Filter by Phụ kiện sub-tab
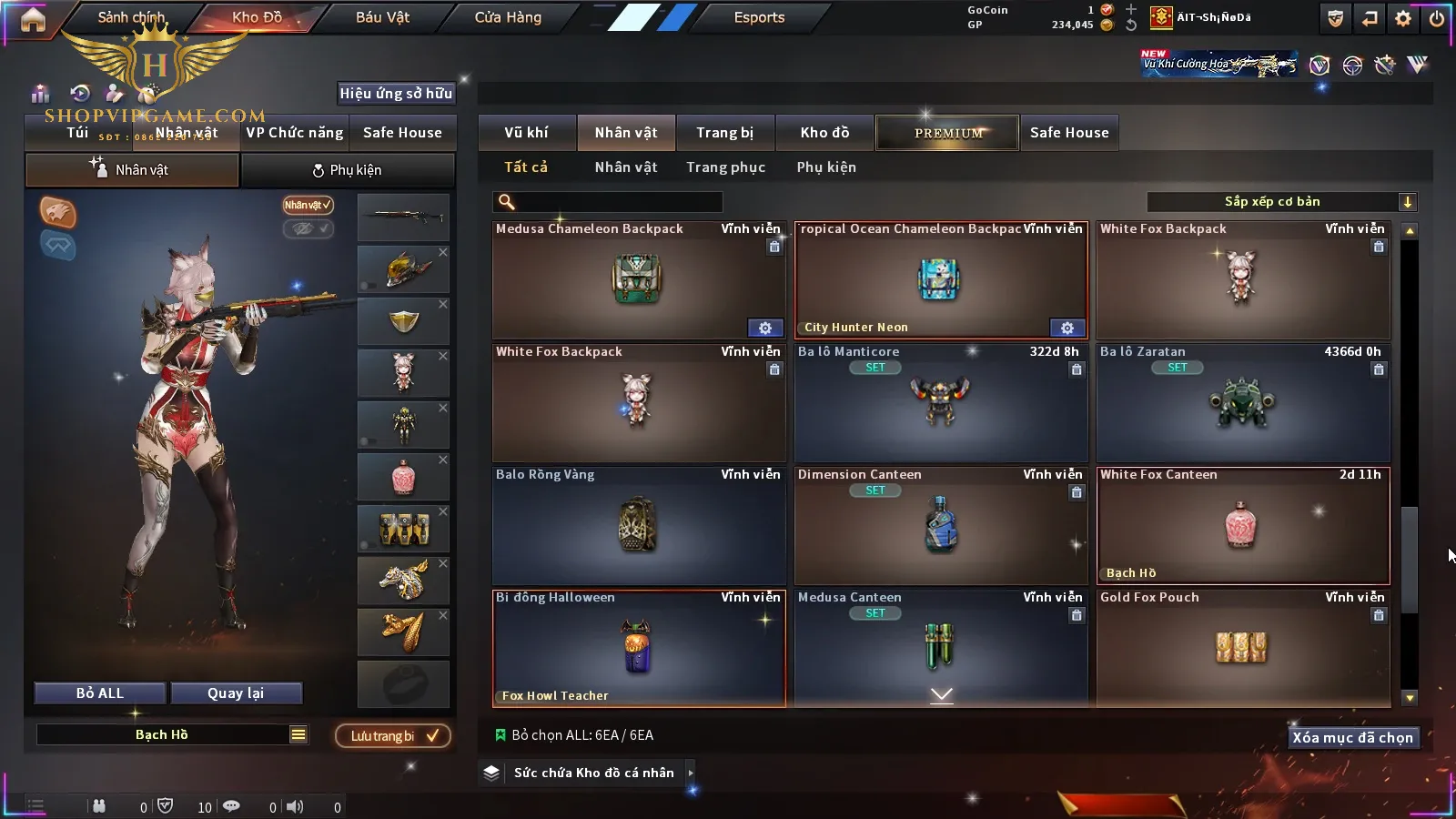 coord(826,167)
